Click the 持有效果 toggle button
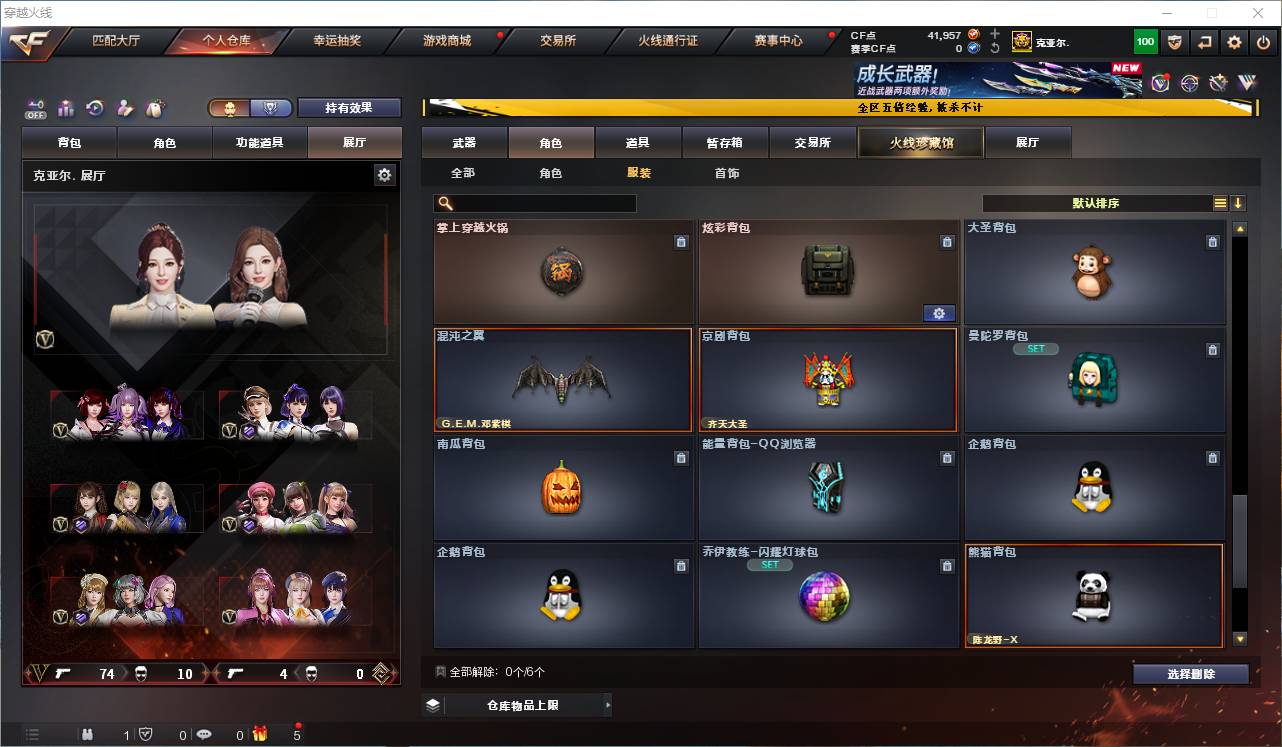The width and height of the screenshot is (1282, 747). pyautogui.click(x=349, y=107)
